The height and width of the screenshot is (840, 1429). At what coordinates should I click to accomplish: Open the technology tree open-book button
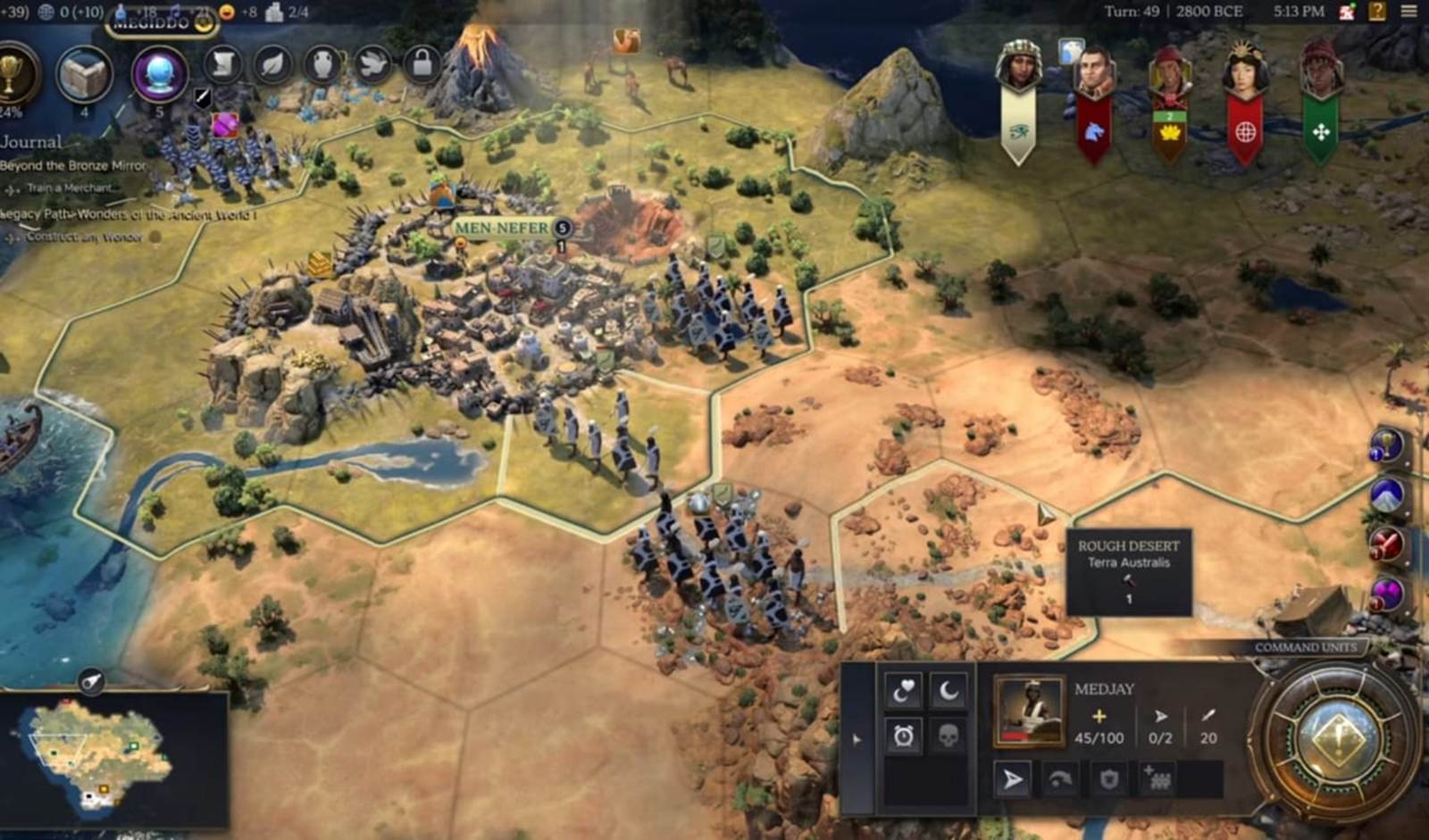85,75
